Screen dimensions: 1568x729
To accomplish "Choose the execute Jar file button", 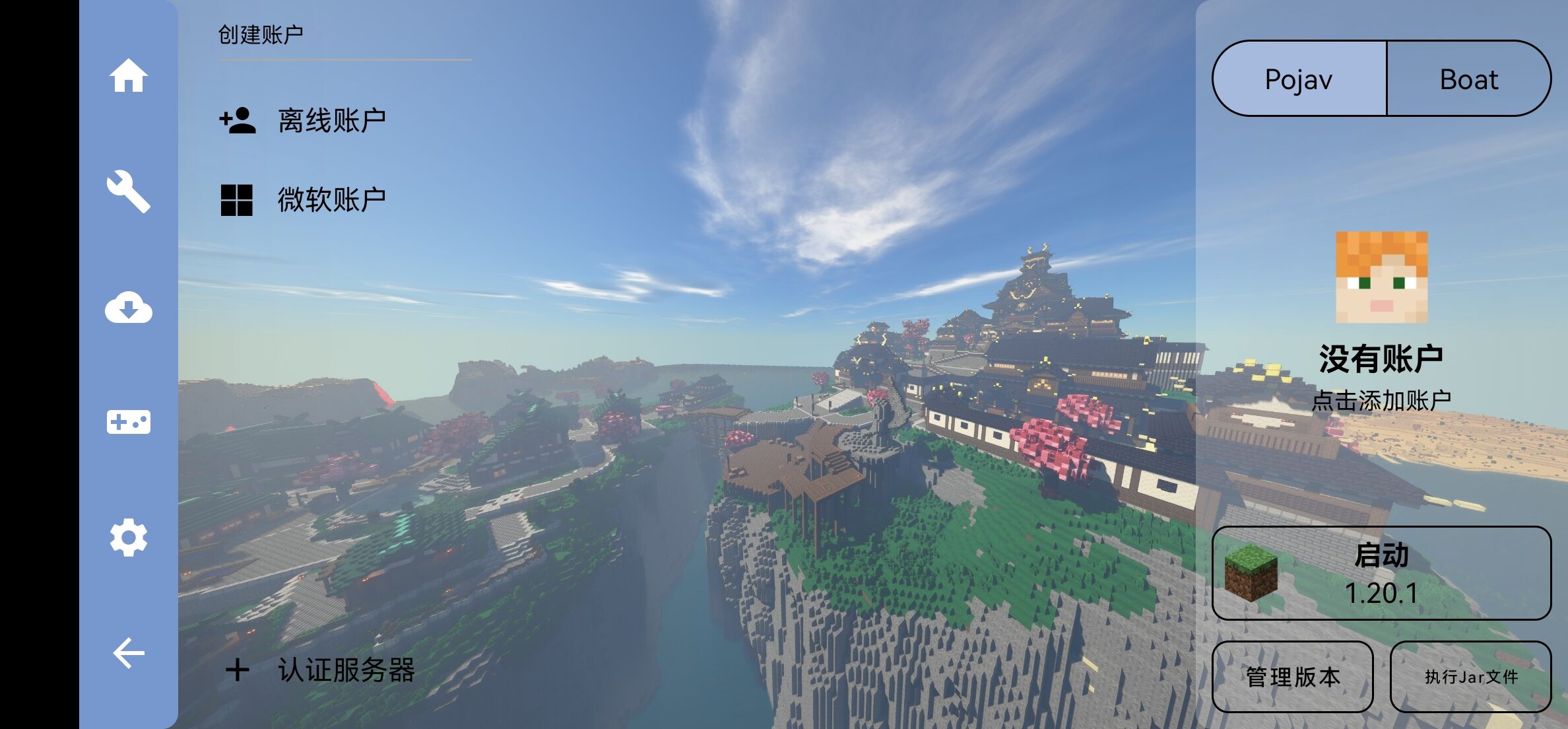I will click(x=1471, y=677).
